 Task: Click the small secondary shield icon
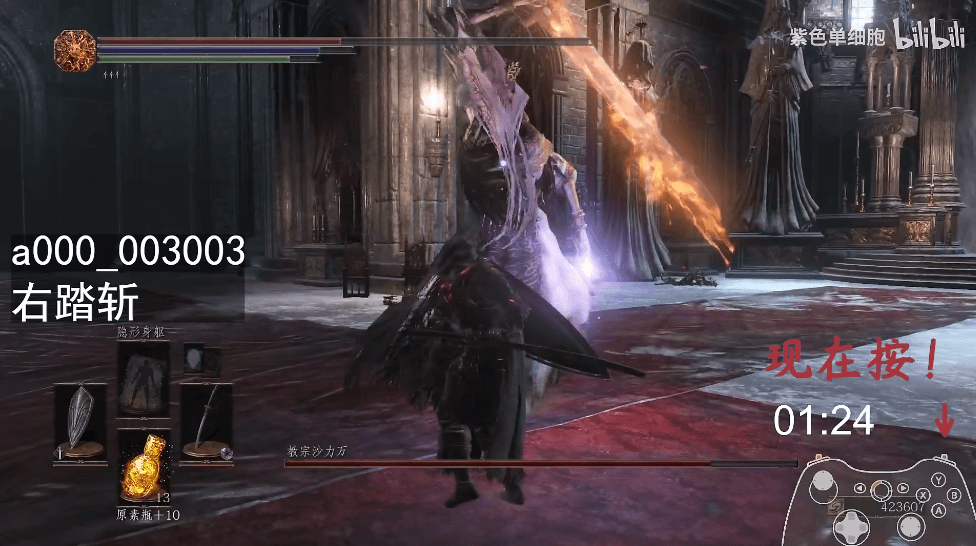pos(195,358)
